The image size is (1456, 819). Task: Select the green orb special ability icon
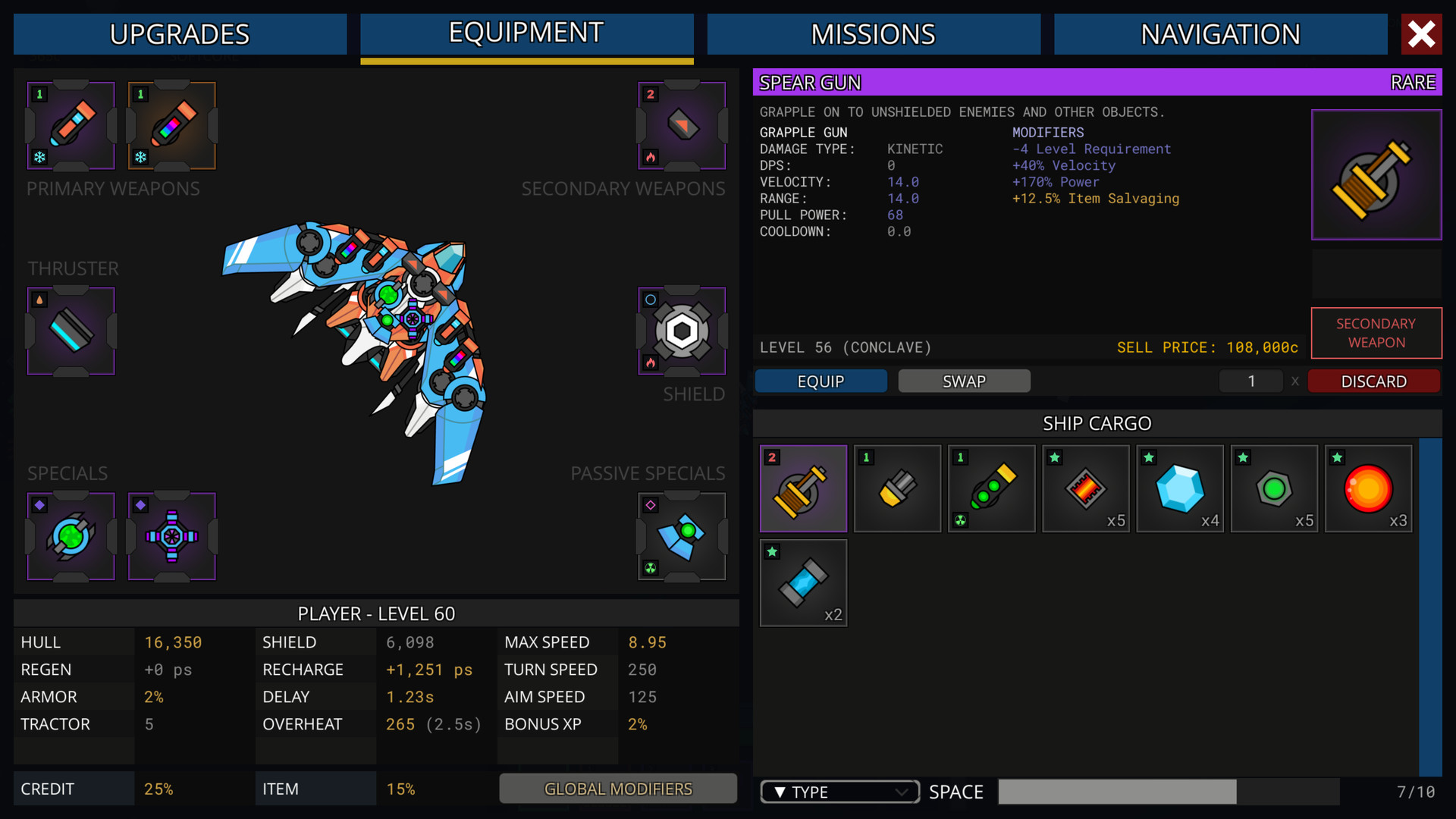[70, 536]
